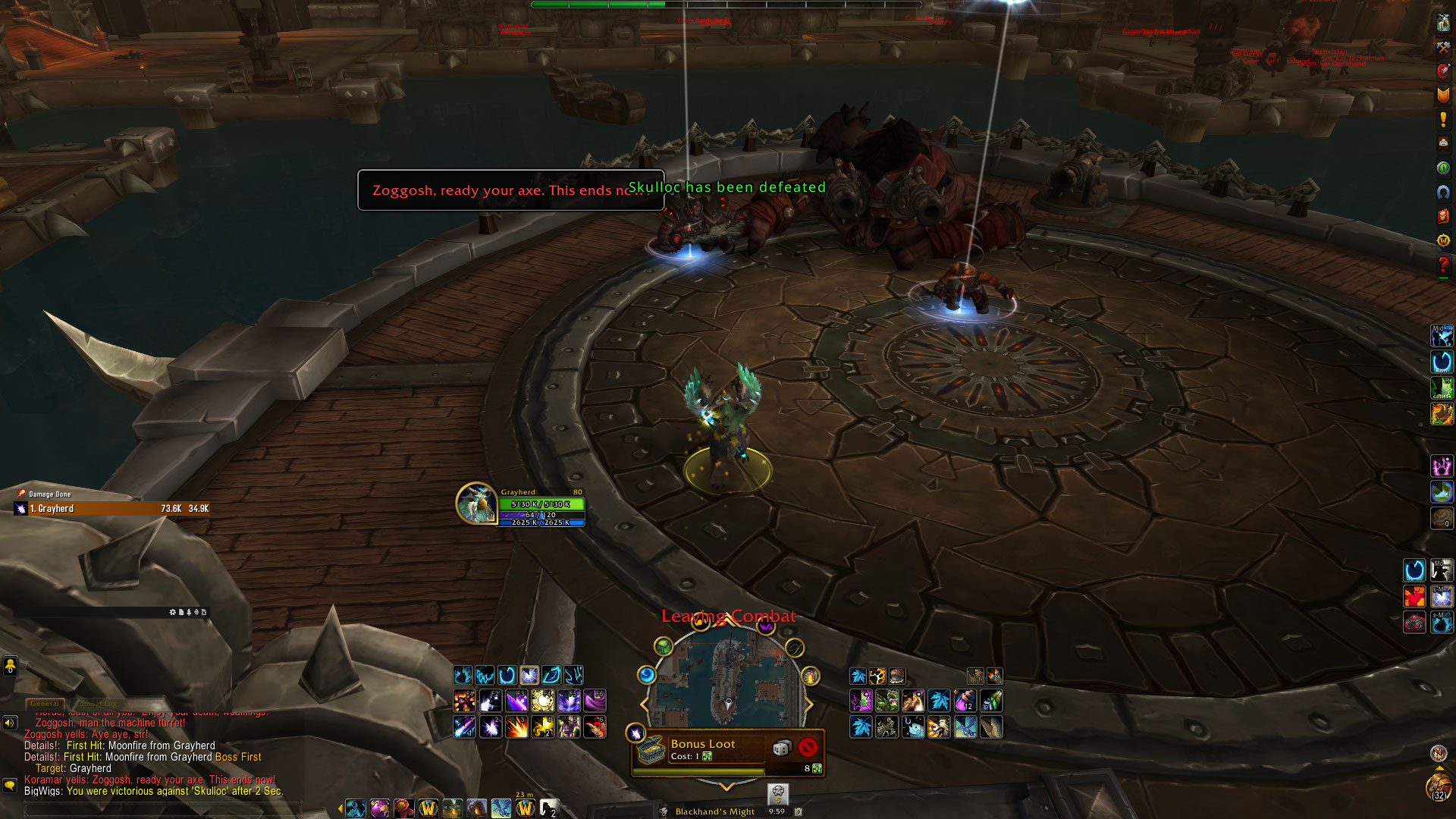This screenshot has height=819, width=1456.
Task: Roll the dice for Bonus Loot
Action: point(781,748)
